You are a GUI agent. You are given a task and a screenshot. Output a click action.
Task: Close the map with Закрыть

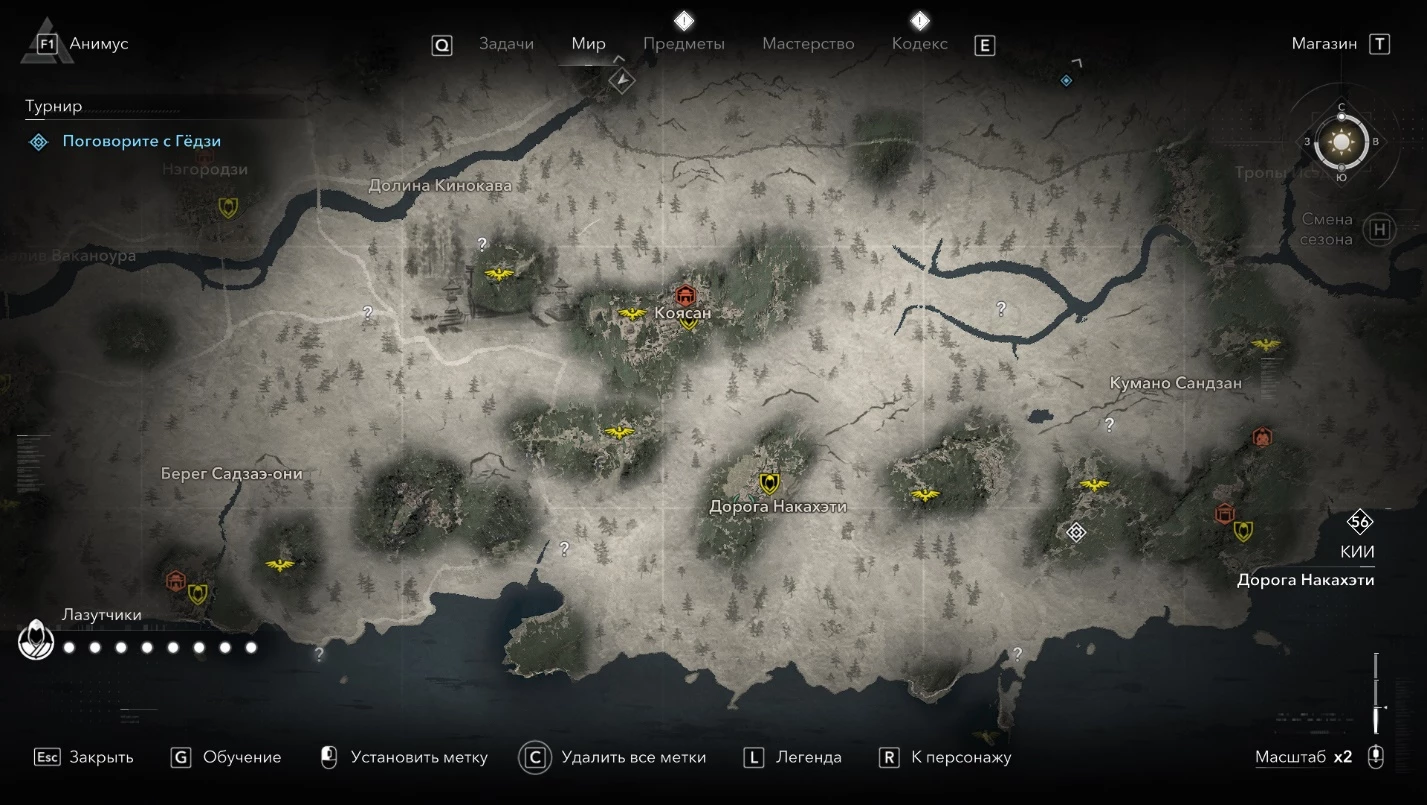click(x=100, y=758)
